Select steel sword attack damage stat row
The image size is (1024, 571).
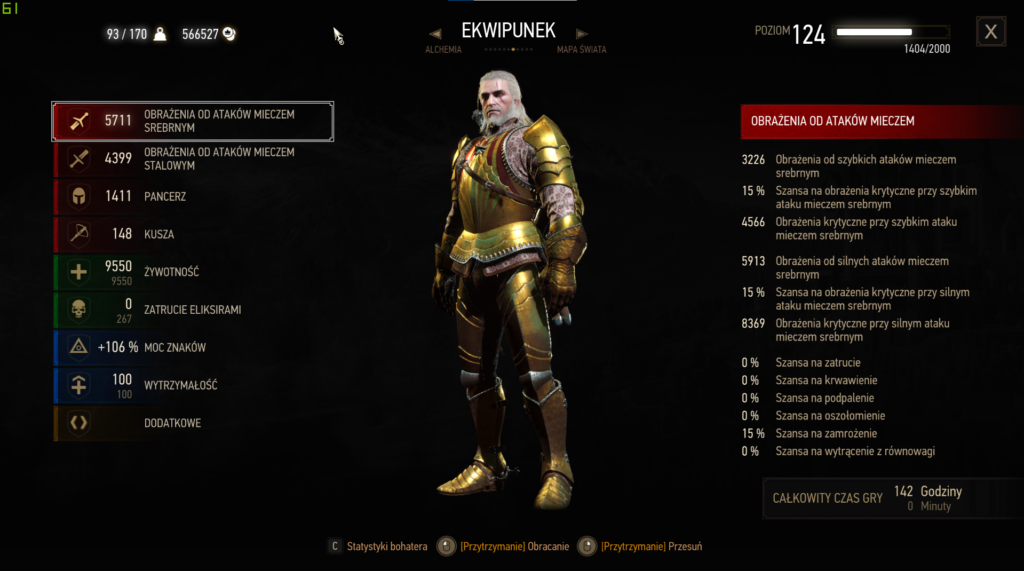[x=192, y=158]
